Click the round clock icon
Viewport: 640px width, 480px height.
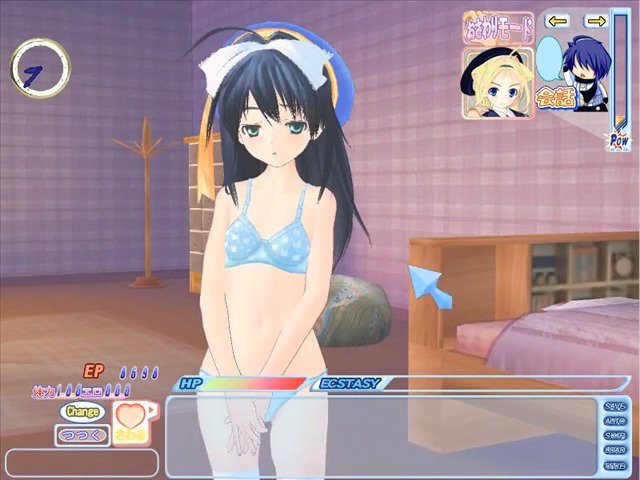tap(40, 66)
